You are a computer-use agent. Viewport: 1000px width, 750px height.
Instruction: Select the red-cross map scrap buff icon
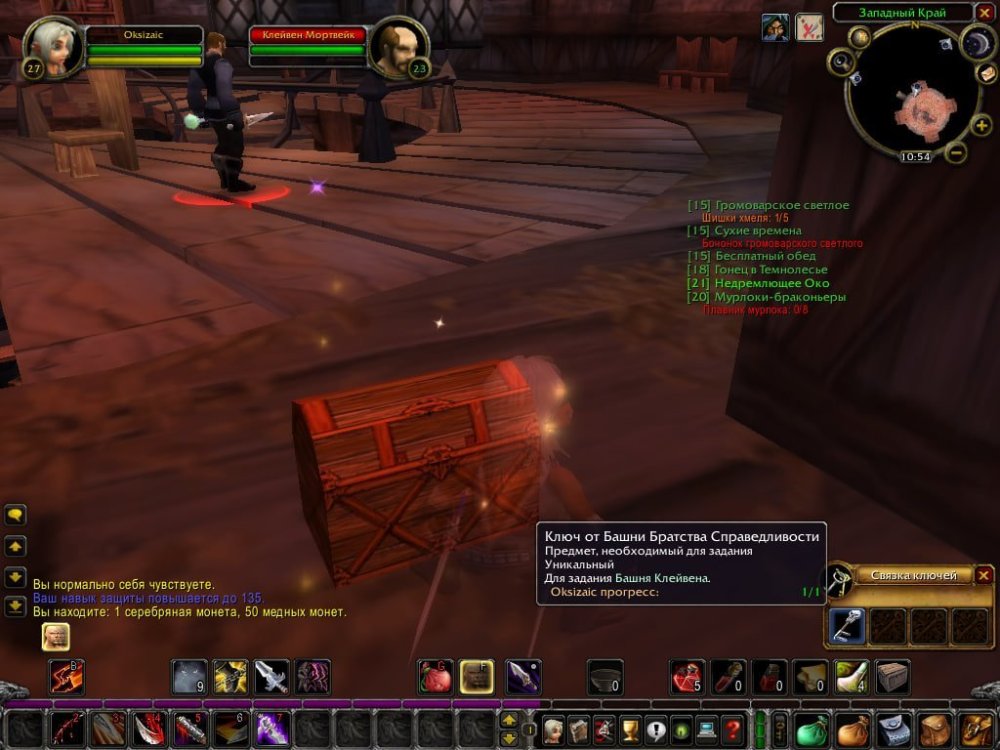[809, 27]
